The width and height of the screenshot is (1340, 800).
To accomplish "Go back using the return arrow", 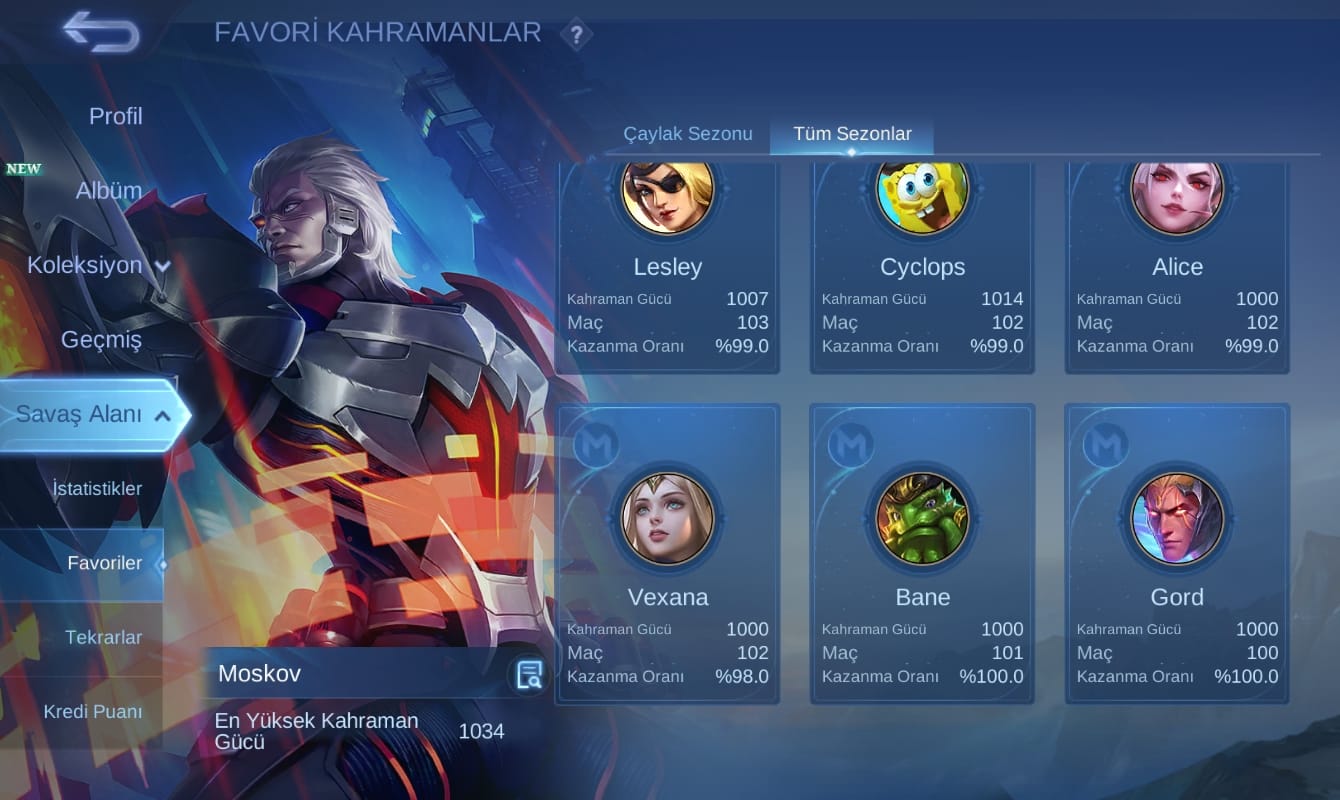I will click(x=101, y=32).
